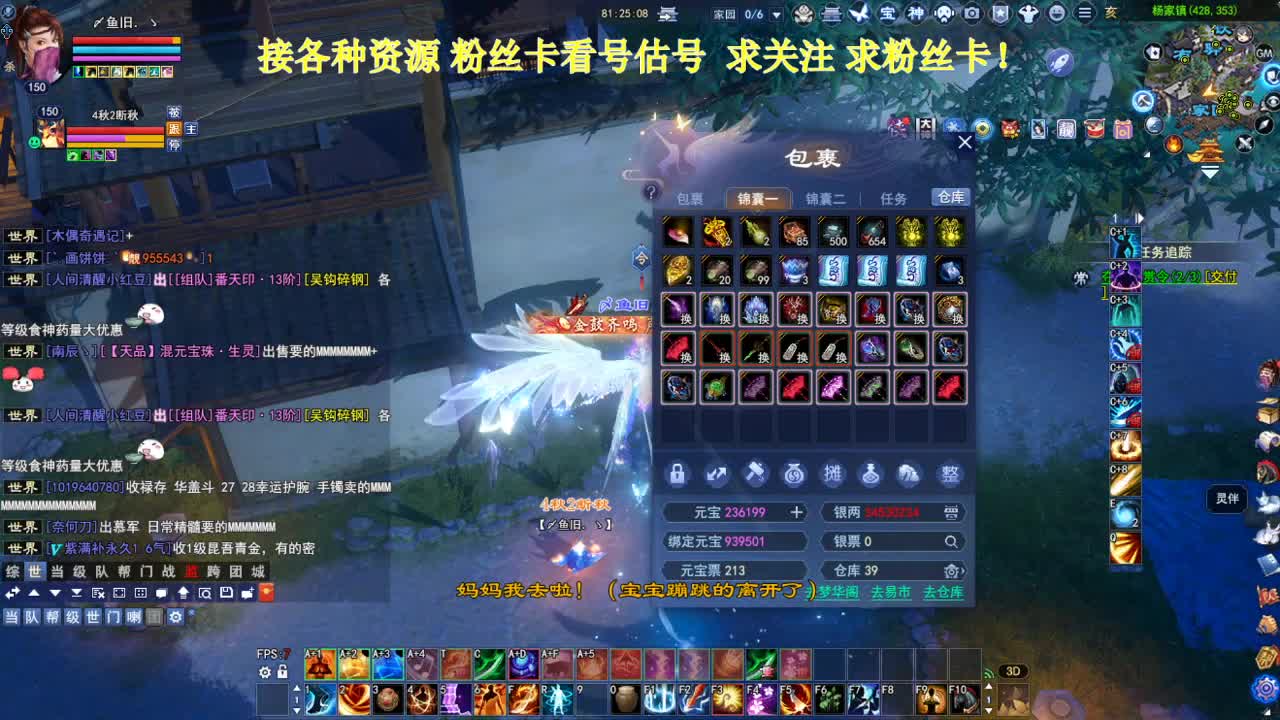Click the + button beside 元宝 236199
The image size is (1280, 720).
(797, 511)
